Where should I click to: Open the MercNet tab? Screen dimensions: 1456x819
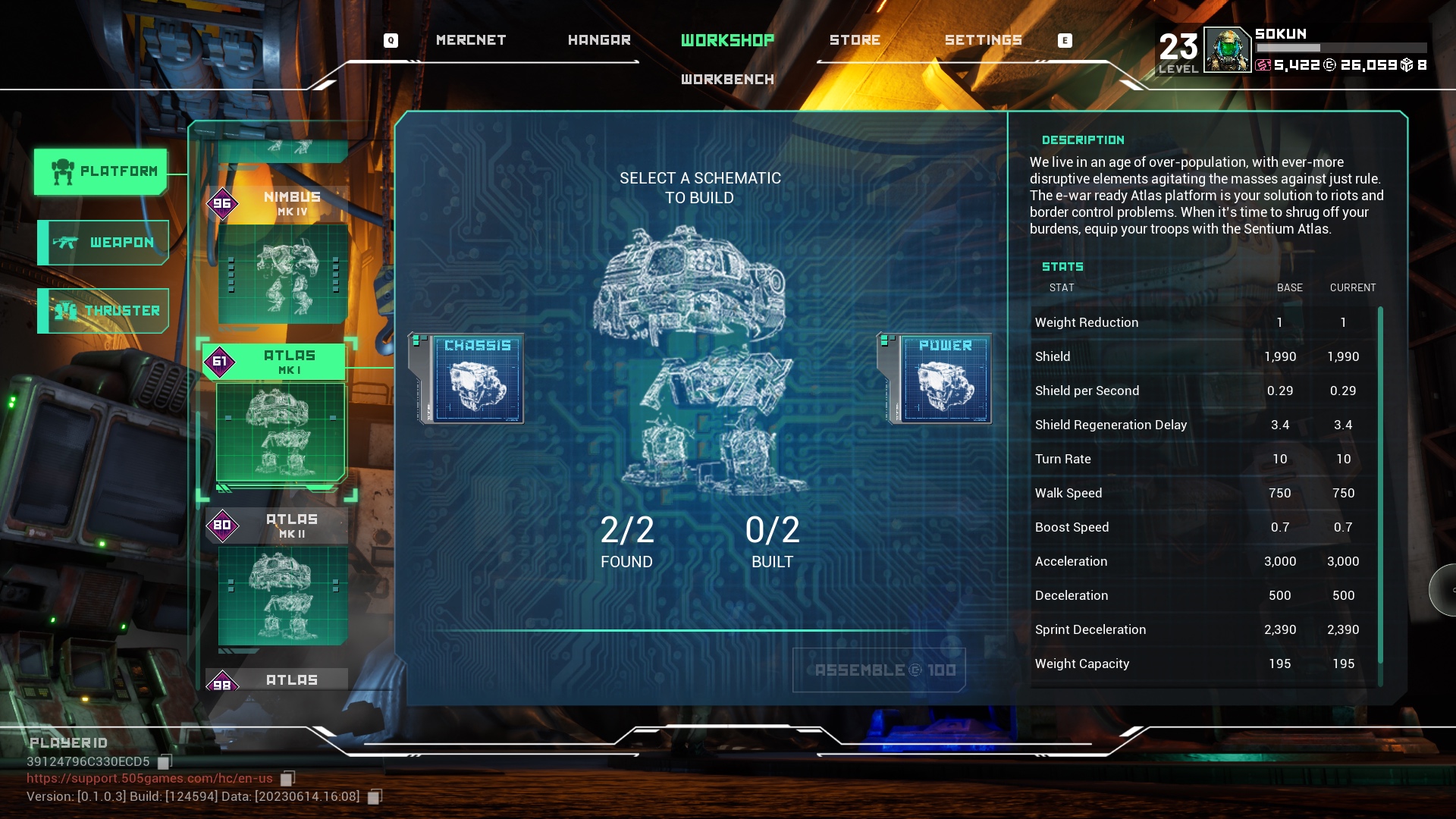pyautogui.click(x=470, y=40)
